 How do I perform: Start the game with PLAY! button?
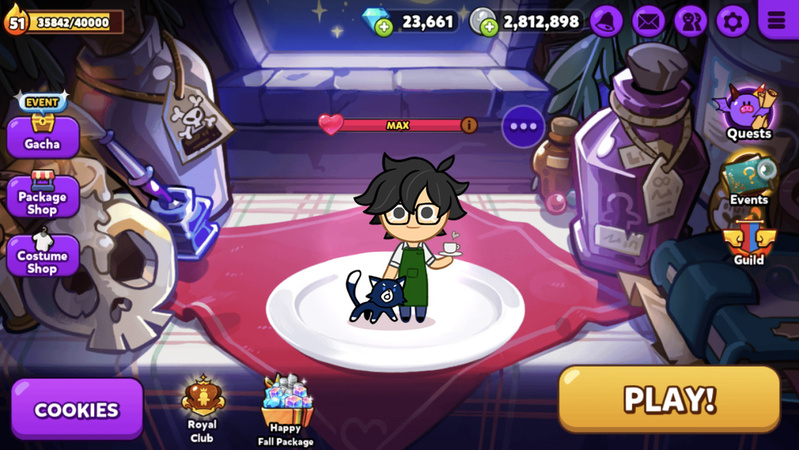pos(669,399)
